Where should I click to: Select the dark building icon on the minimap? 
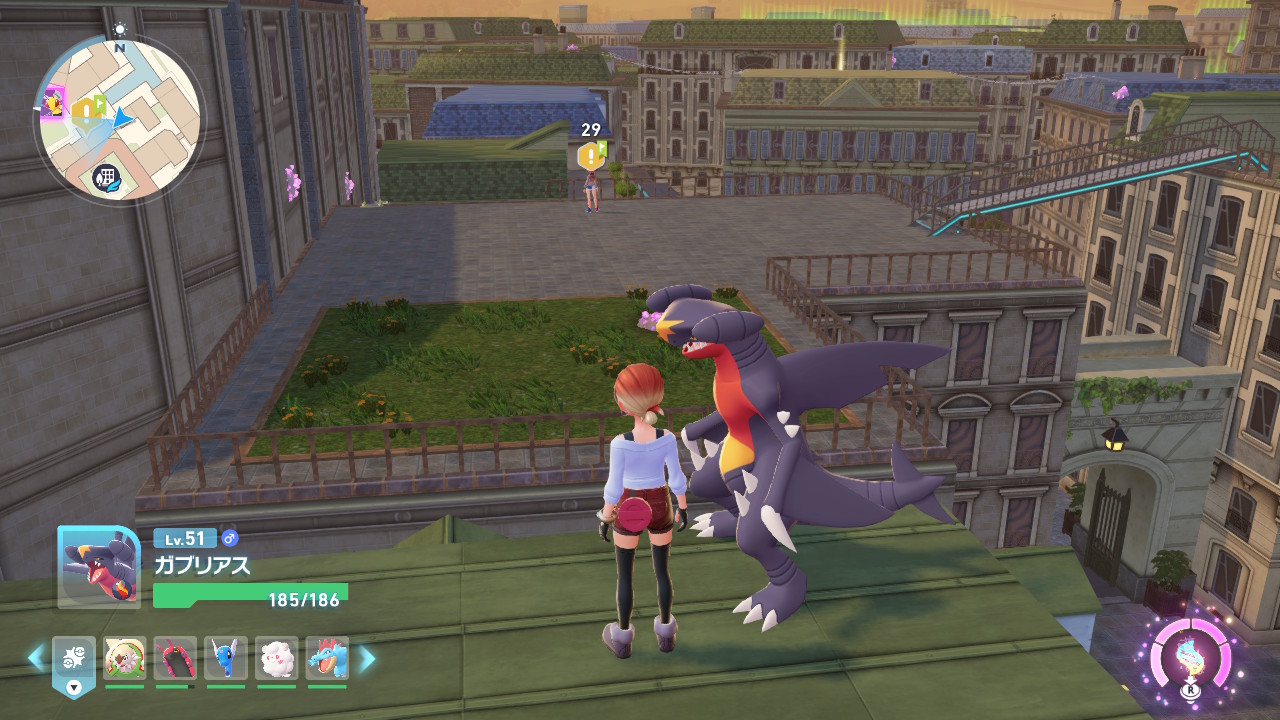[105, 178]
